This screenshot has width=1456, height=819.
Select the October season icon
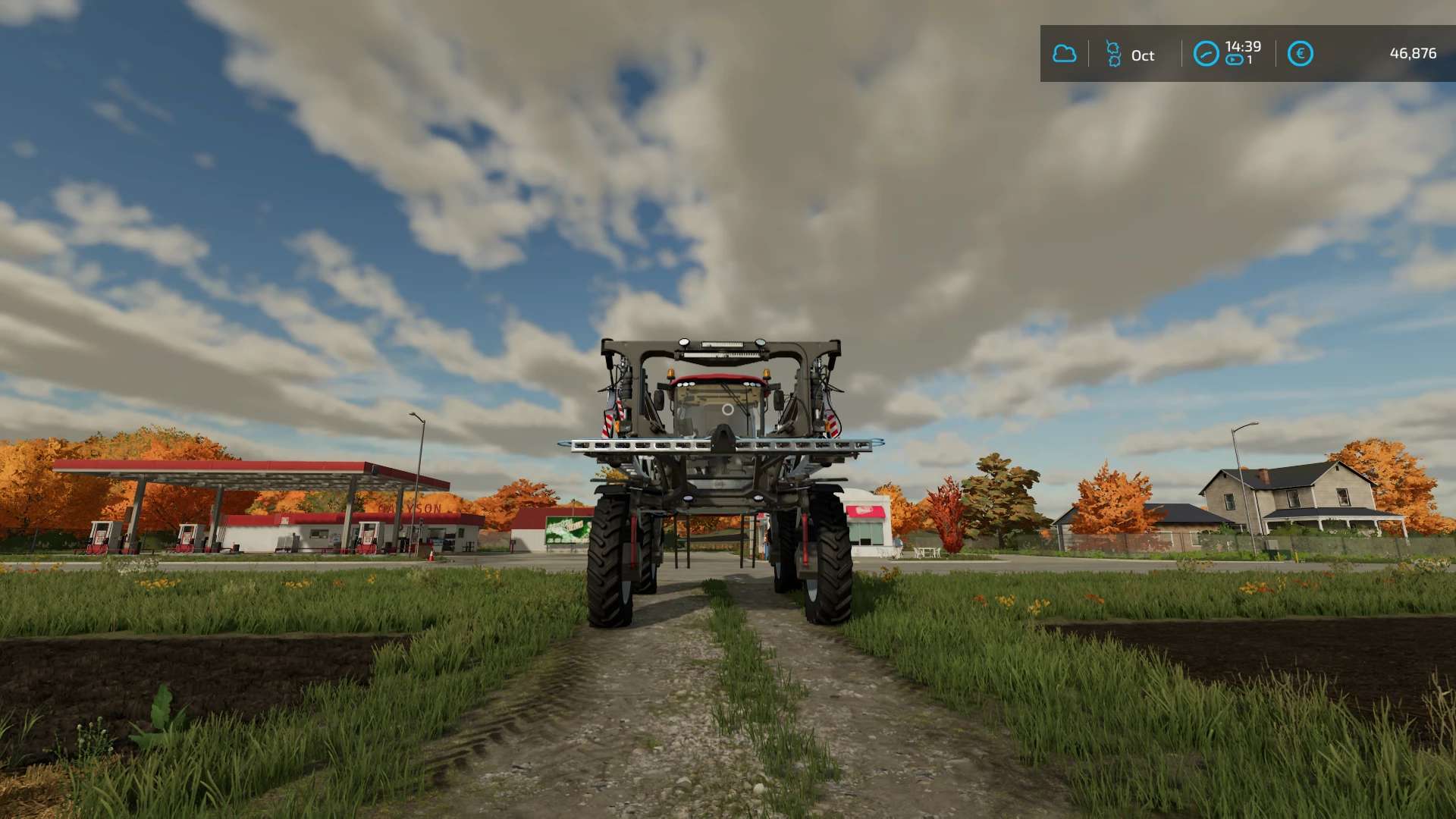[1113, 54]
